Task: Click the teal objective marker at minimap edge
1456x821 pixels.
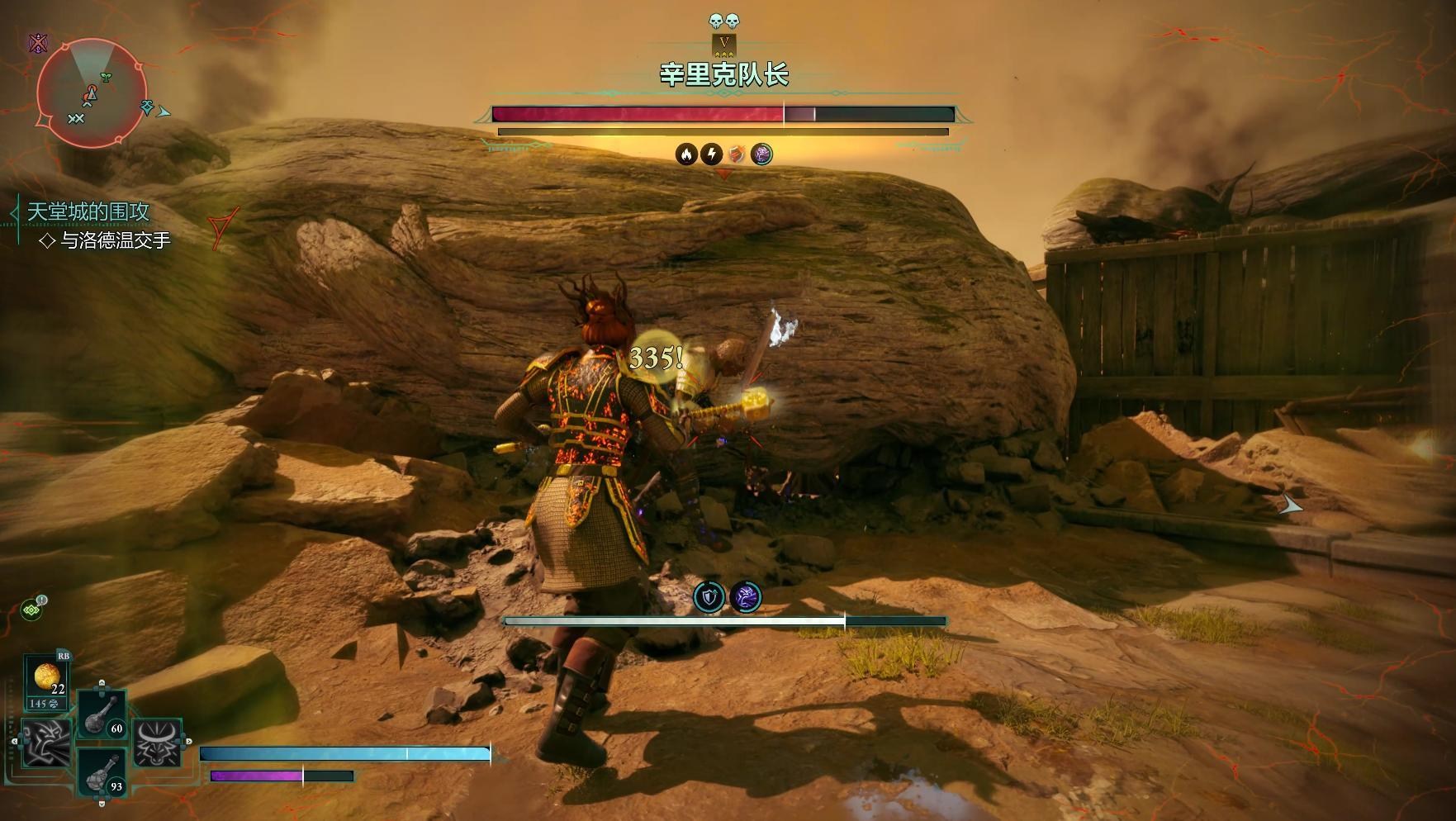Action: coord(148,107)
